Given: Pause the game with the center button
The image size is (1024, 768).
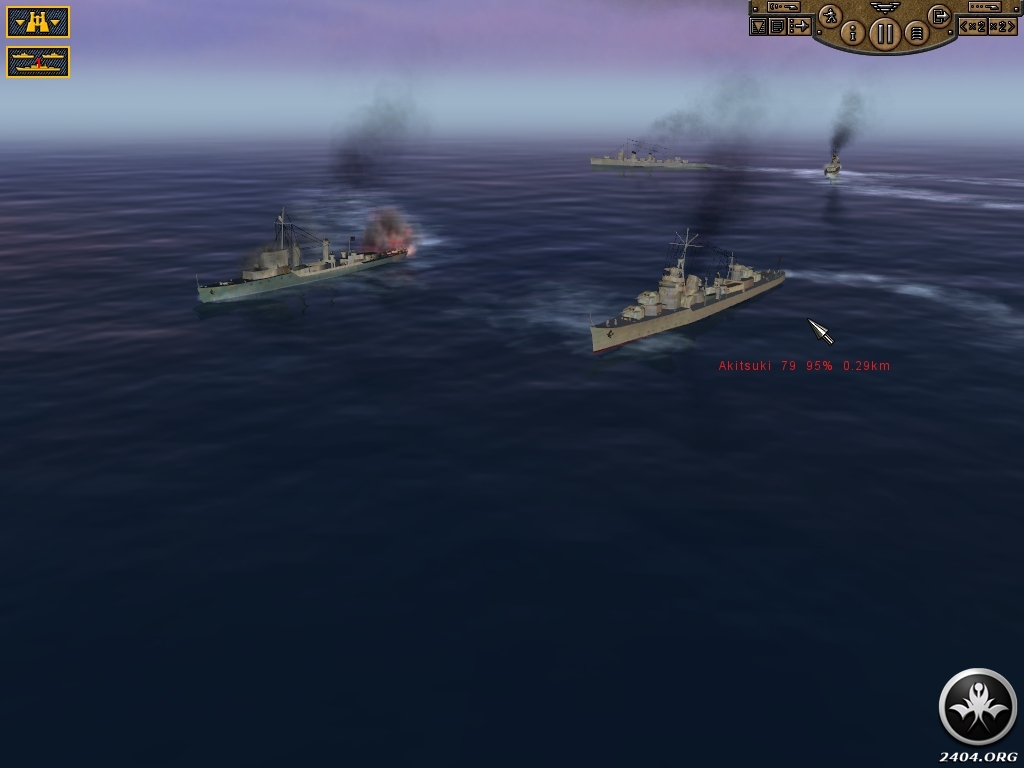Looking at the screenshot, I should 884,33.
